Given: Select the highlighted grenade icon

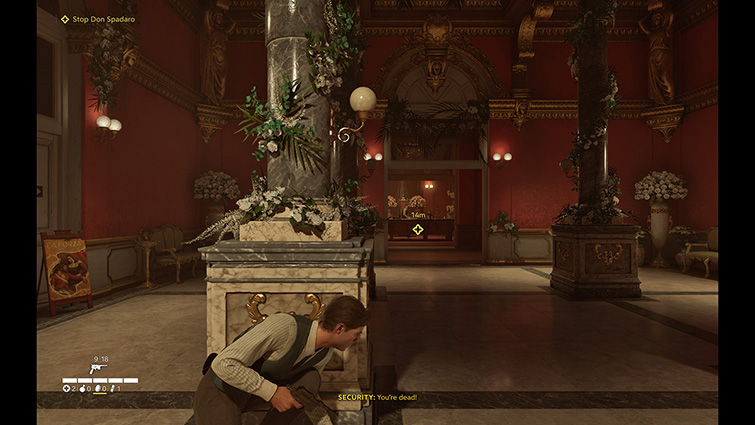Looking at the screenshot, I should pyautogui.click(x=98, y=389).
